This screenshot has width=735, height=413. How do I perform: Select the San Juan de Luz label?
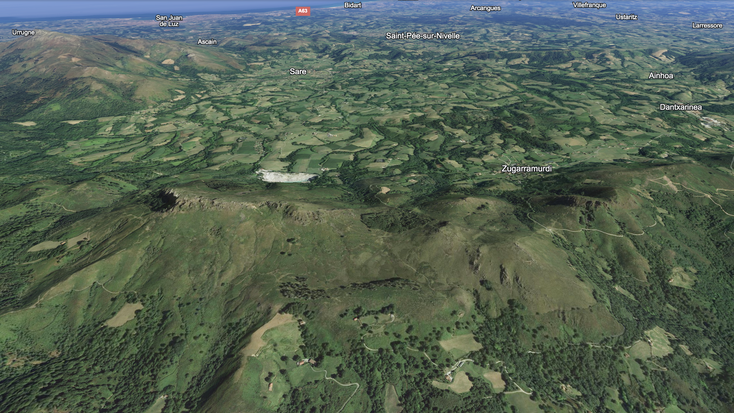pyautogui.click(x=169, y=20)
